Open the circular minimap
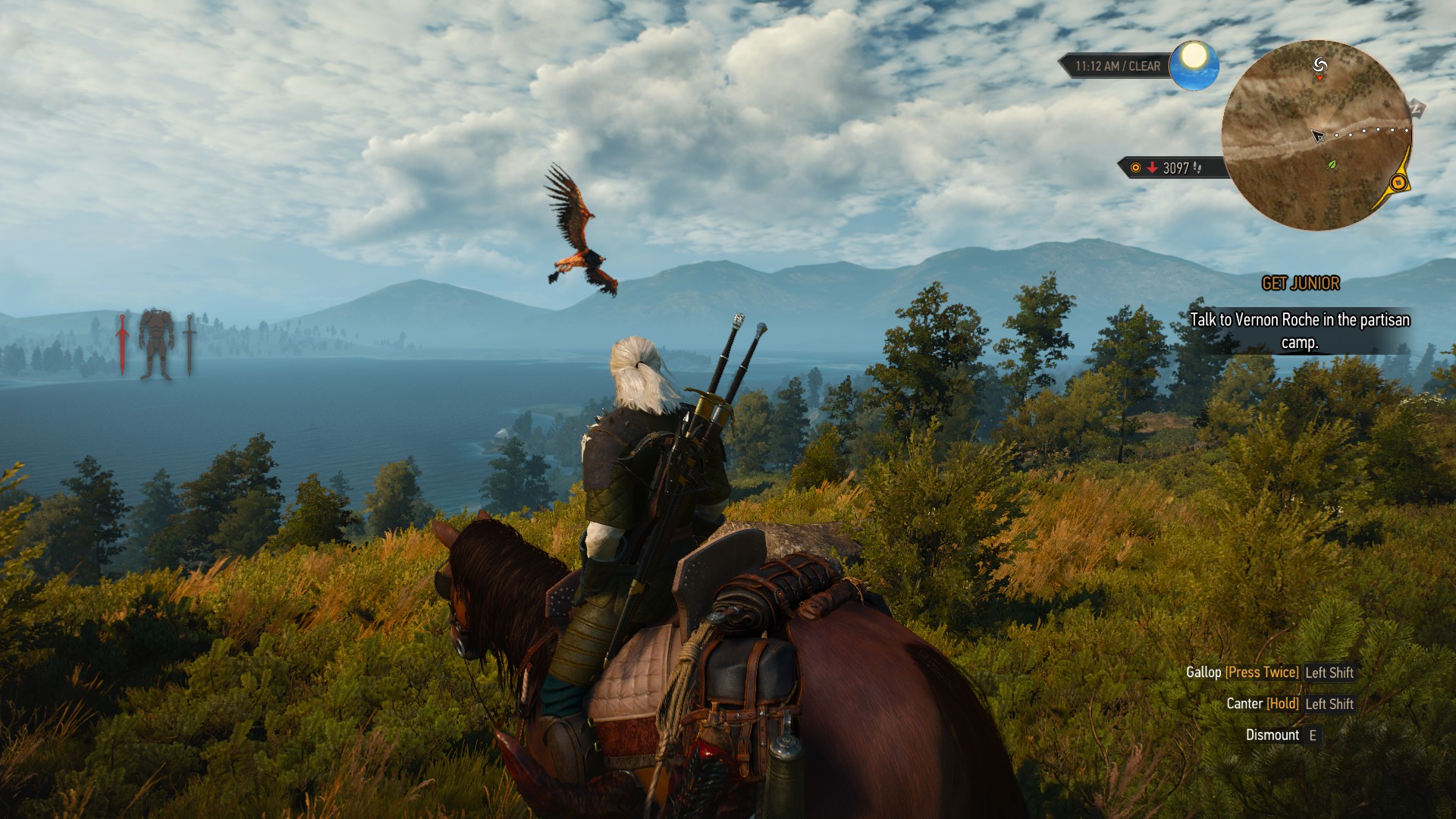The width and height of the screenshot is (1456, 819). click(x=1316, y=135)
